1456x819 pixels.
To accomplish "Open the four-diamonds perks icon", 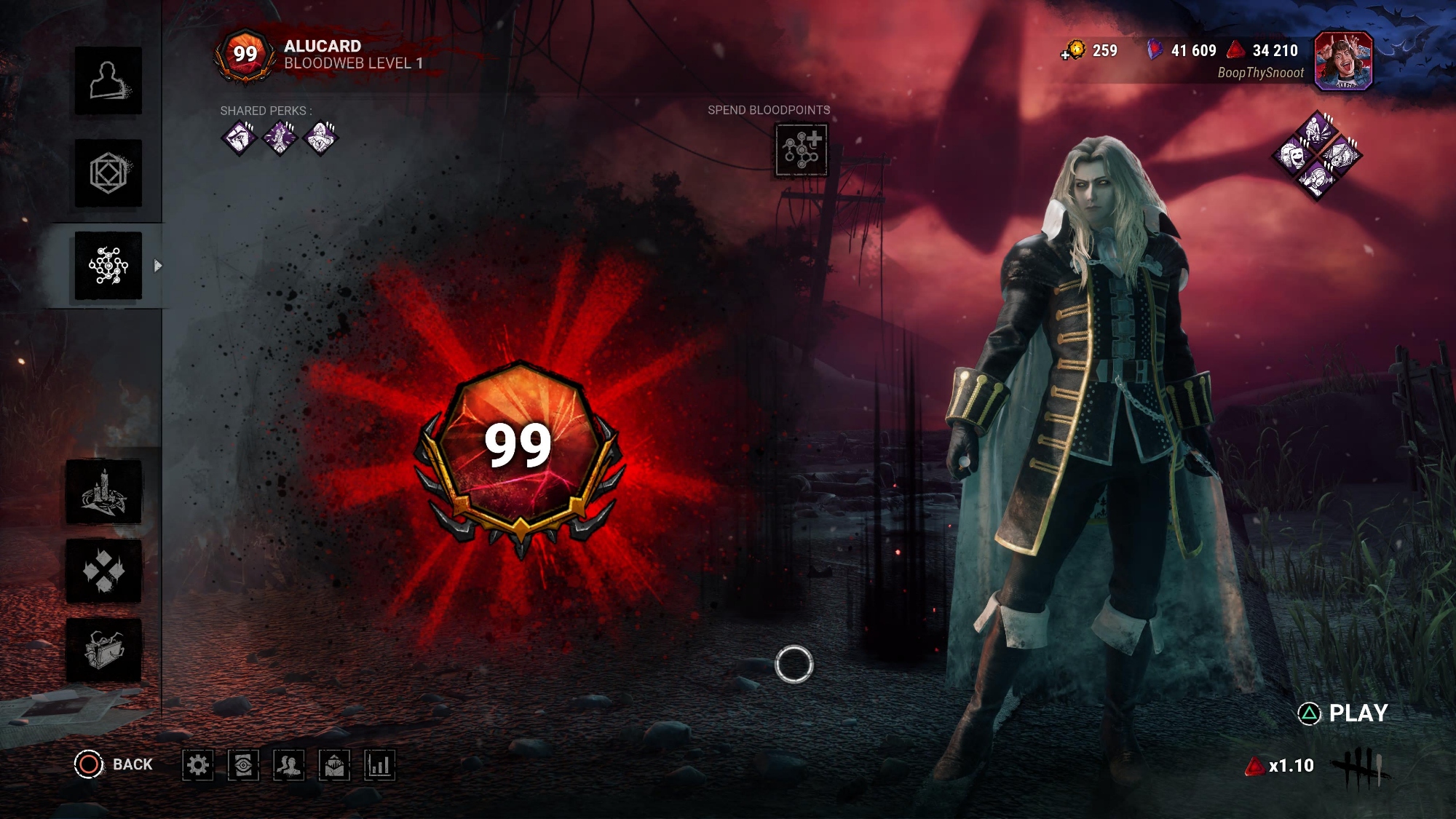I will (104, 571).
